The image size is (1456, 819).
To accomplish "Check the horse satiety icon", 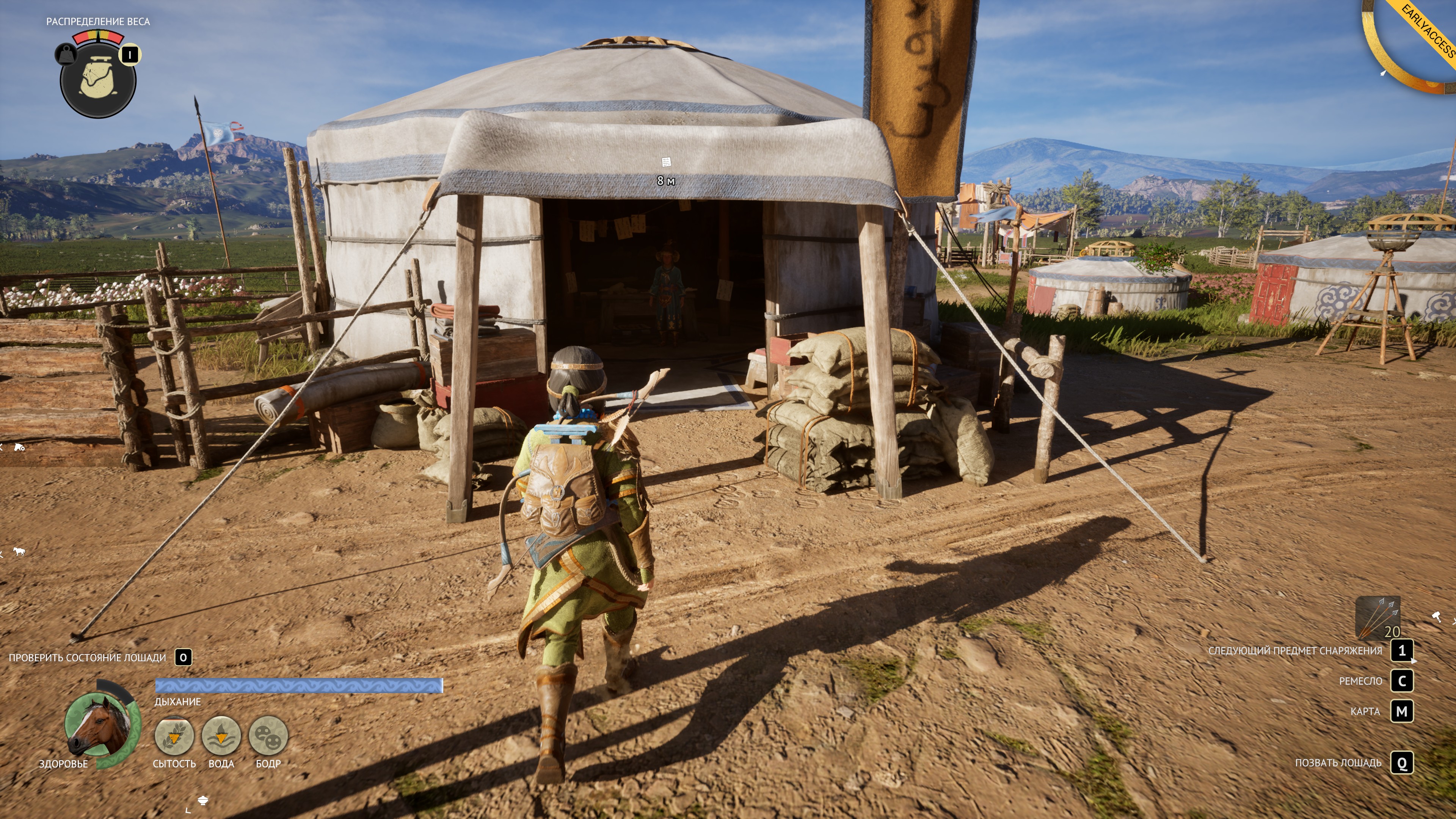I will tap(174, 735).
